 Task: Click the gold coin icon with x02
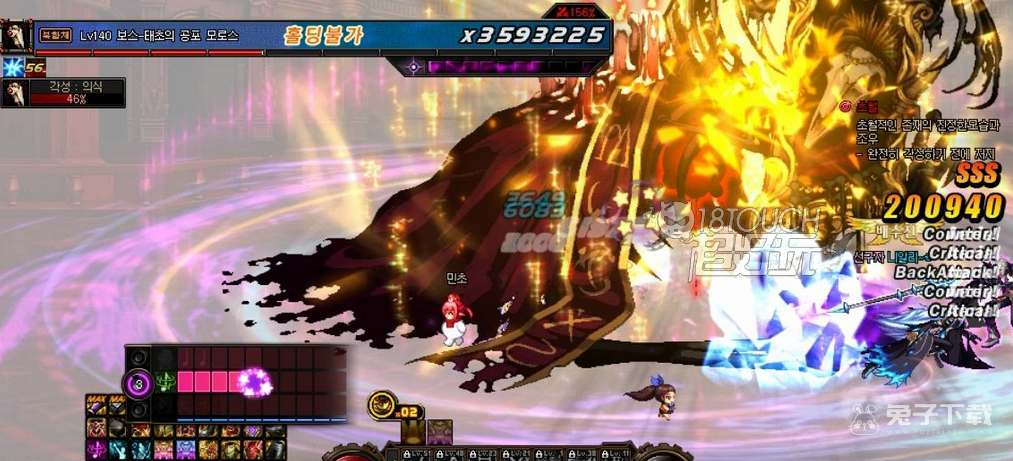click(x=381, y=404)
